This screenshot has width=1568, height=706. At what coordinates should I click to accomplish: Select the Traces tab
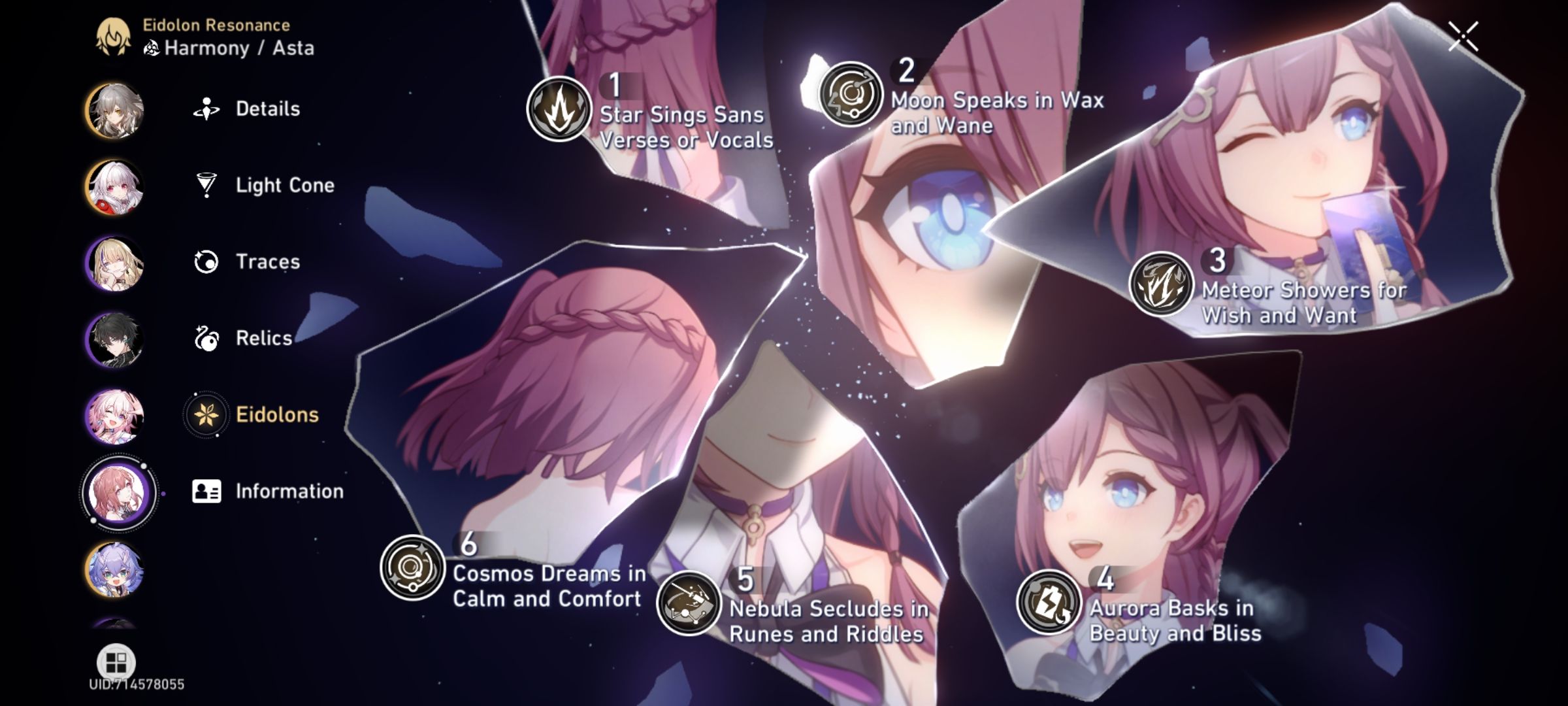click(268, 261)
